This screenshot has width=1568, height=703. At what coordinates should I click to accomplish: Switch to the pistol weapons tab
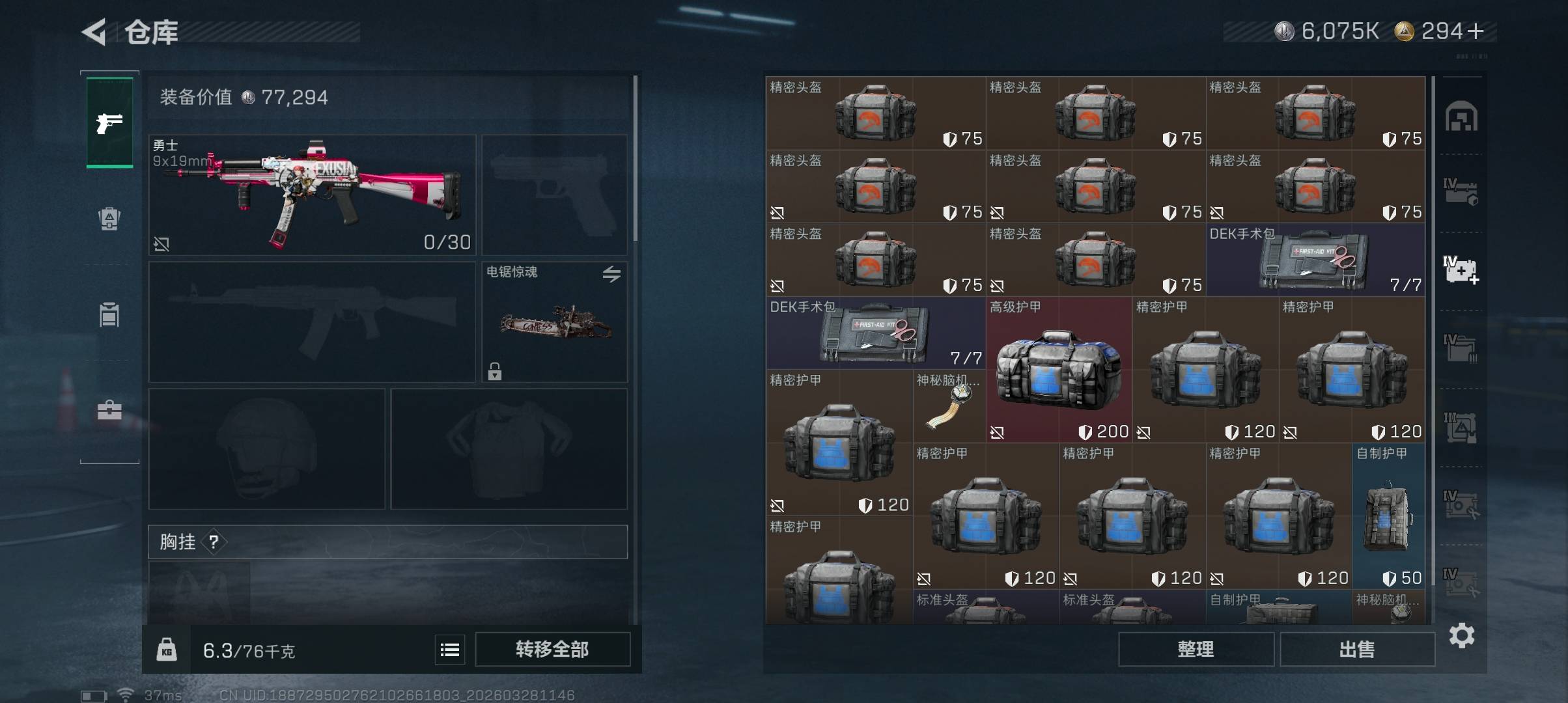point(109,123)
